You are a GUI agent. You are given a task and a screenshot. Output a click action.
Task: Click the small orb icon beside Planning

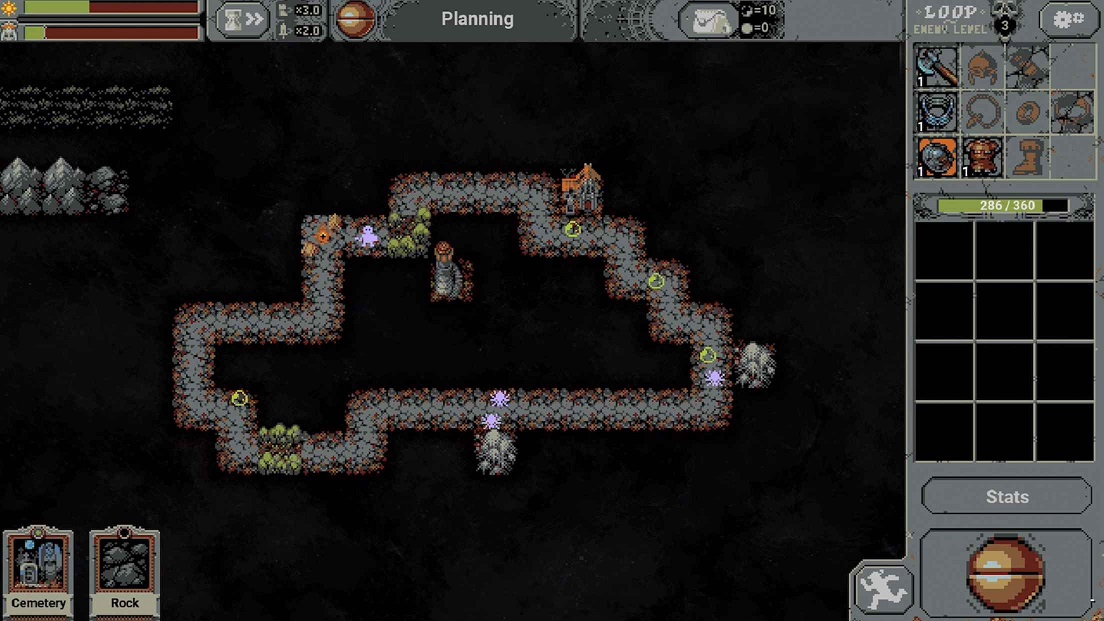point(354,20)
